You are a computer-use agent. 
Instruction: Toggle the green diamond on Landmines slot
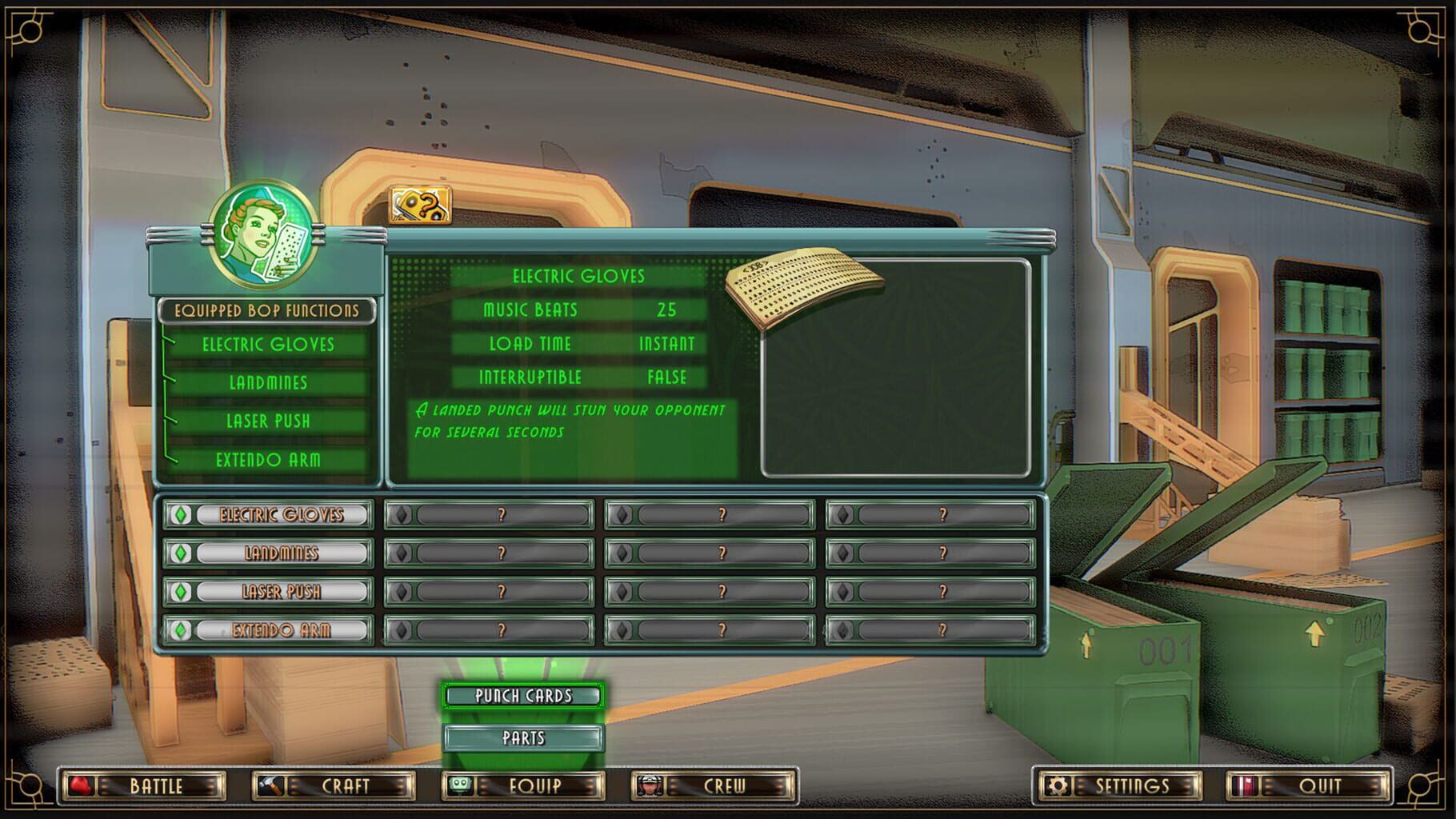[180, 553]
